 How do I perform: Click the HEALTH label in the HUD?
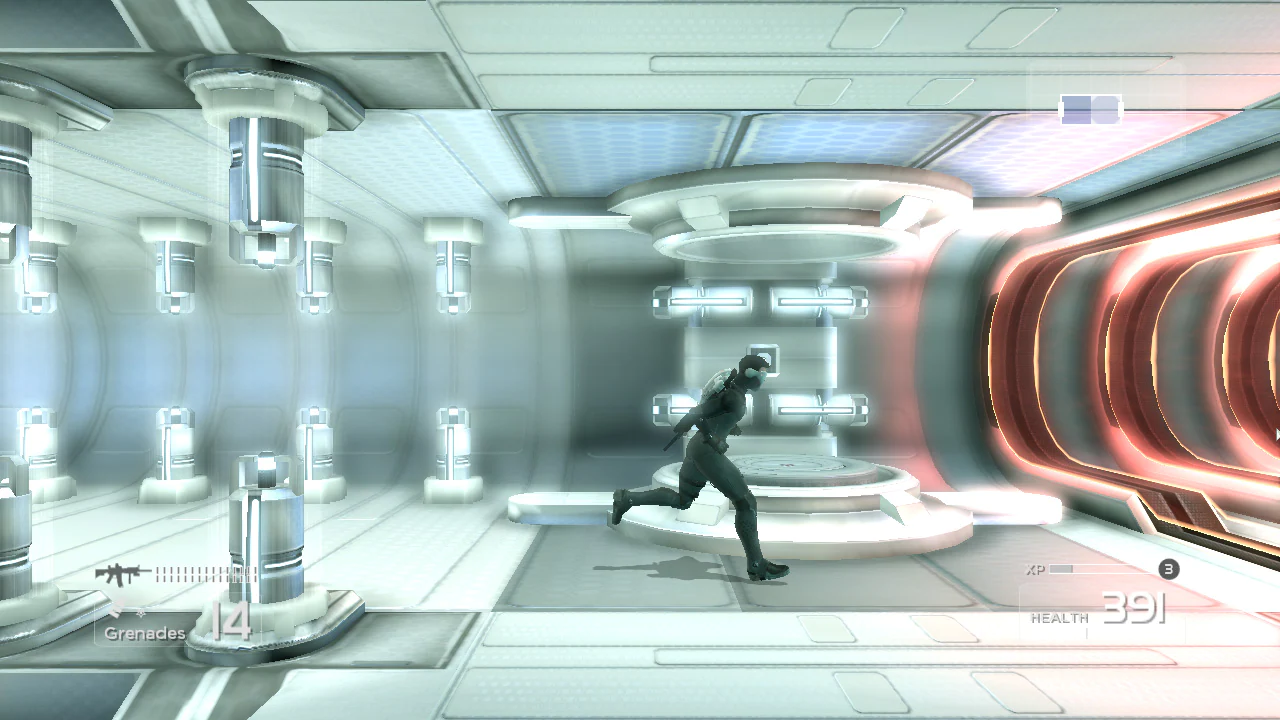click(x=1060, y=616)
